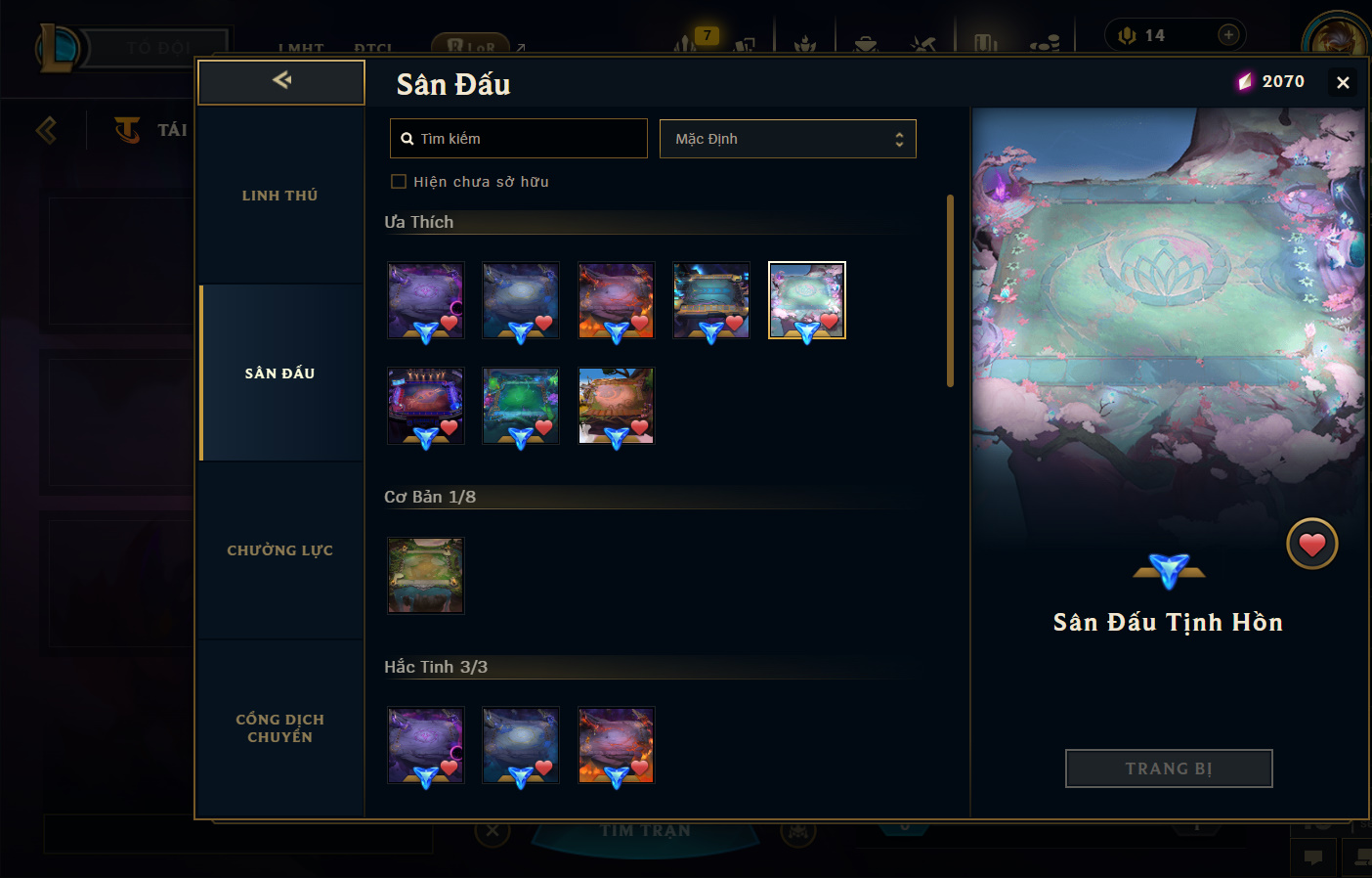This screenshot has height=878, width=1372.
Task: Open the Chưởng Lực tab
Action: pos(280,550)
